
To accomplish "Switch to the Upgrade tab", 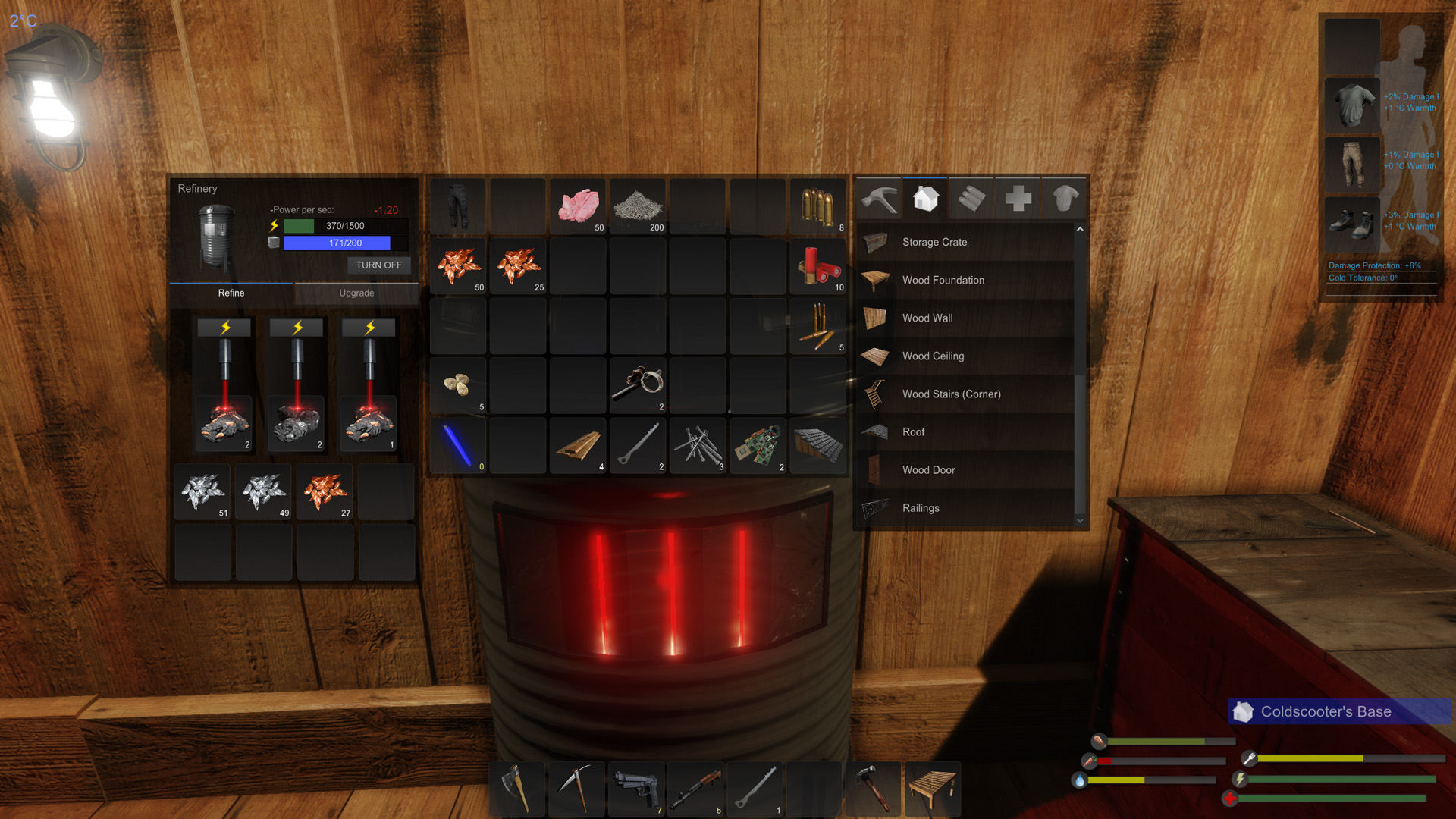I will coord(356,293).
